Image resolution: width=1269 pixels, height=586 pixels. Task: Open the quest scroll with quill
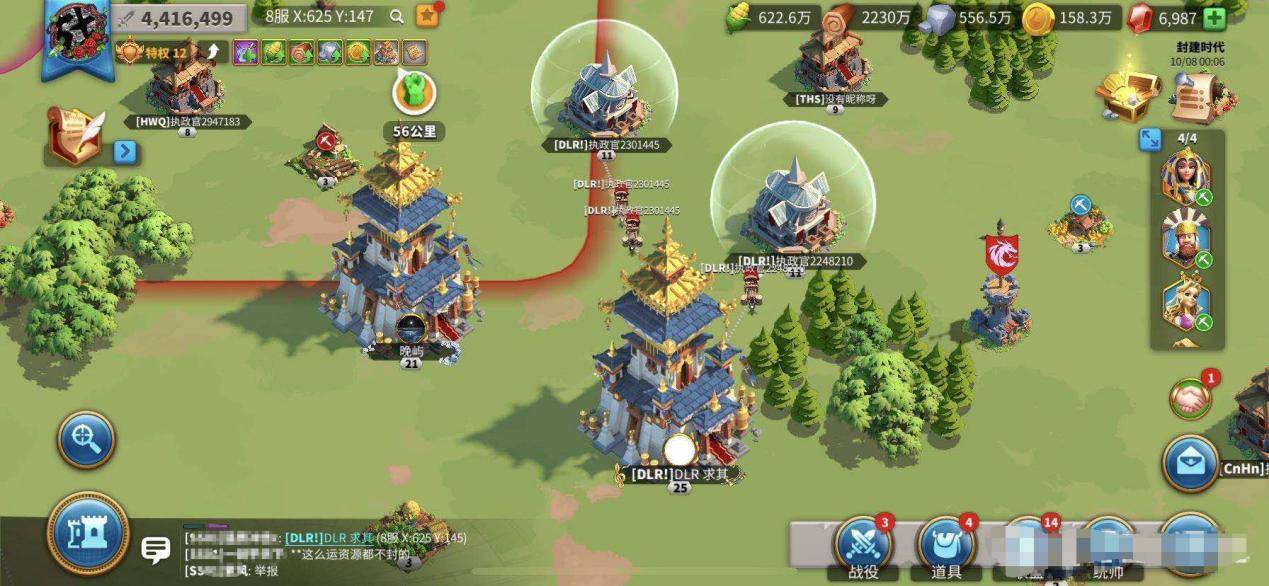[76, 137]
